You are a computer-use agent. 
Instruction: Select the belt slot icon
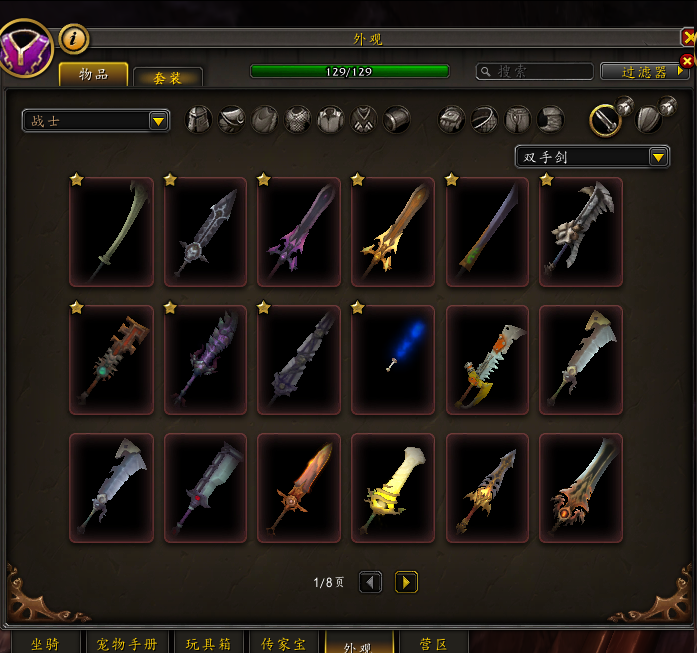[486, 120]
